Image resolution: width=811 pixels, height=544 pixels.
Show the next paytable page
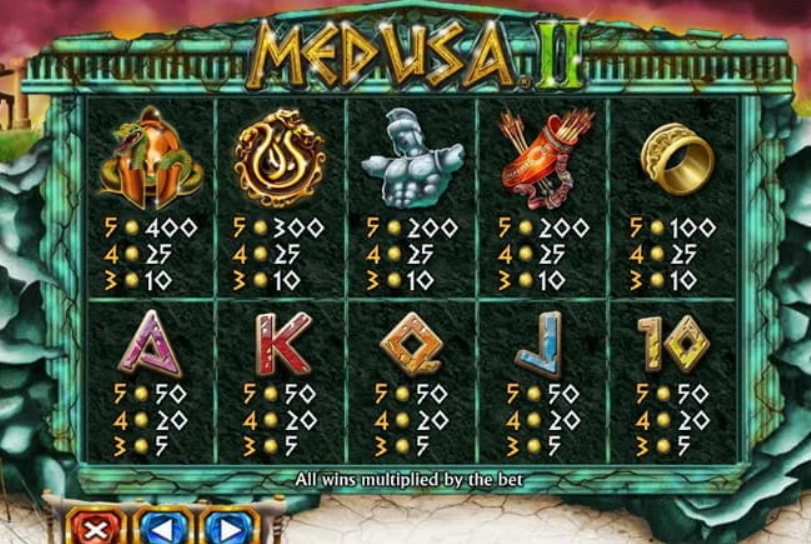tap(228, 527)
